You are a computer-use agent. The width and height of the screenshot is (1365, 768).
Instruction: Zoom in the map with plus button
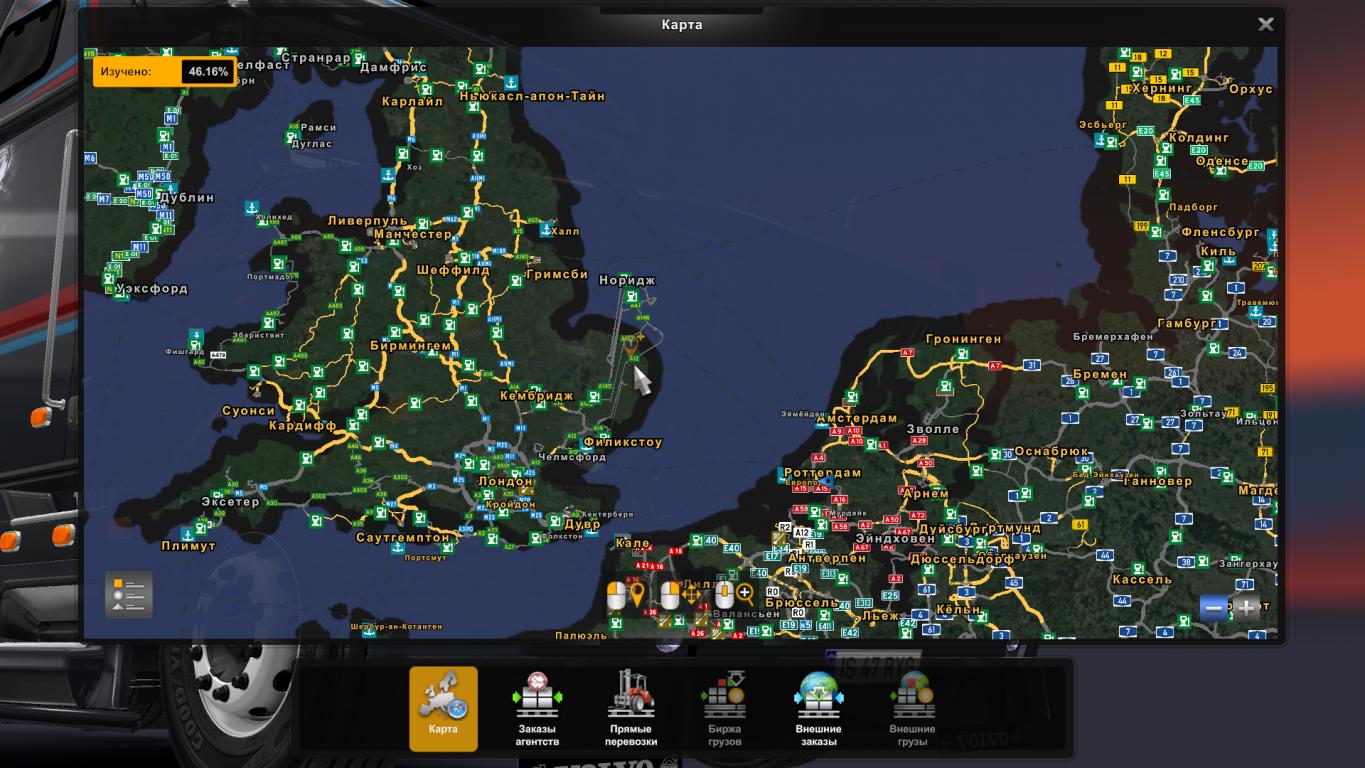[x=1246, y=607]
